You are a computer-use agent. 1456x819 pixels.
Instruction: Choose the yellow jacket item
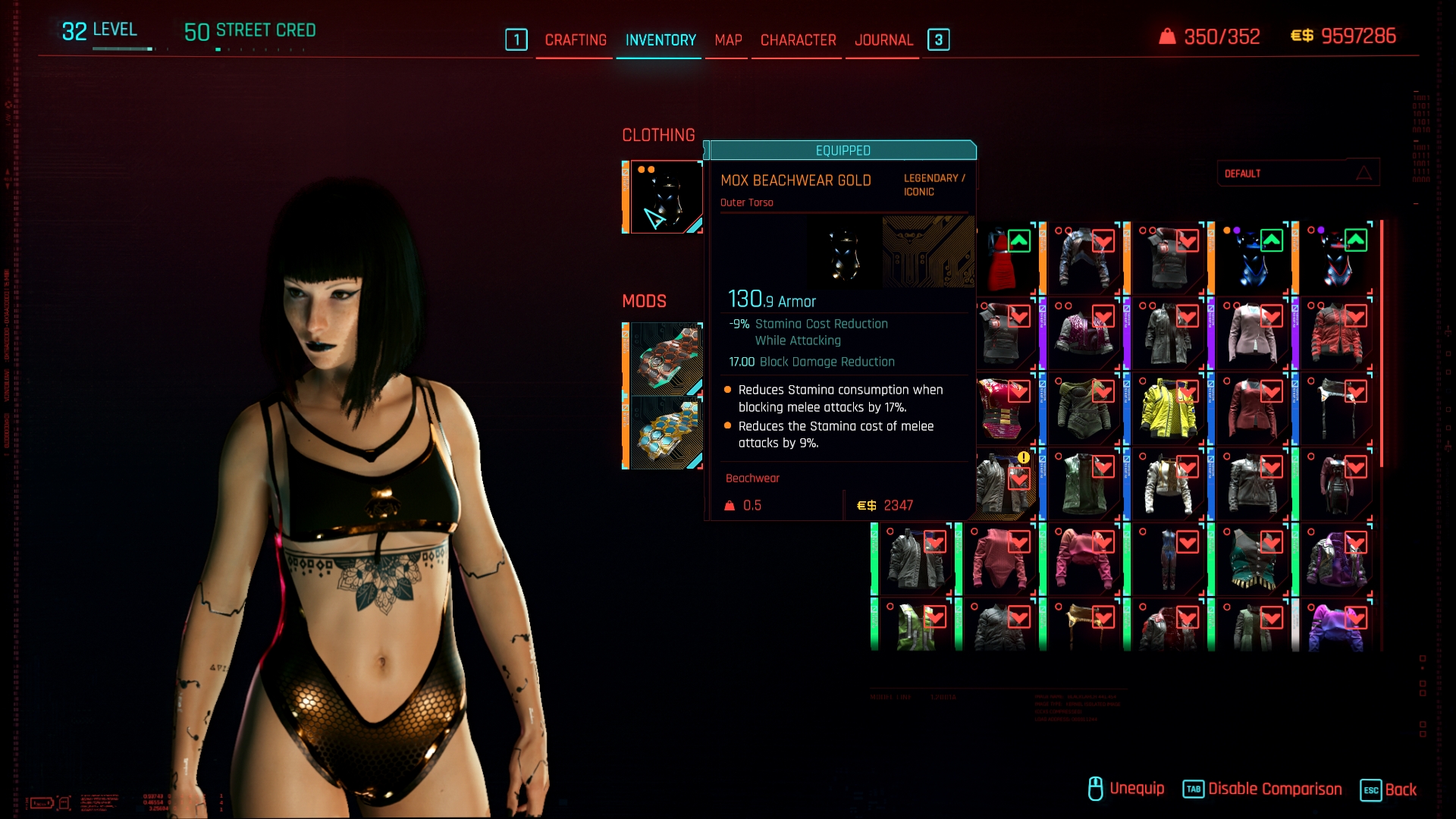(1168, 409)
